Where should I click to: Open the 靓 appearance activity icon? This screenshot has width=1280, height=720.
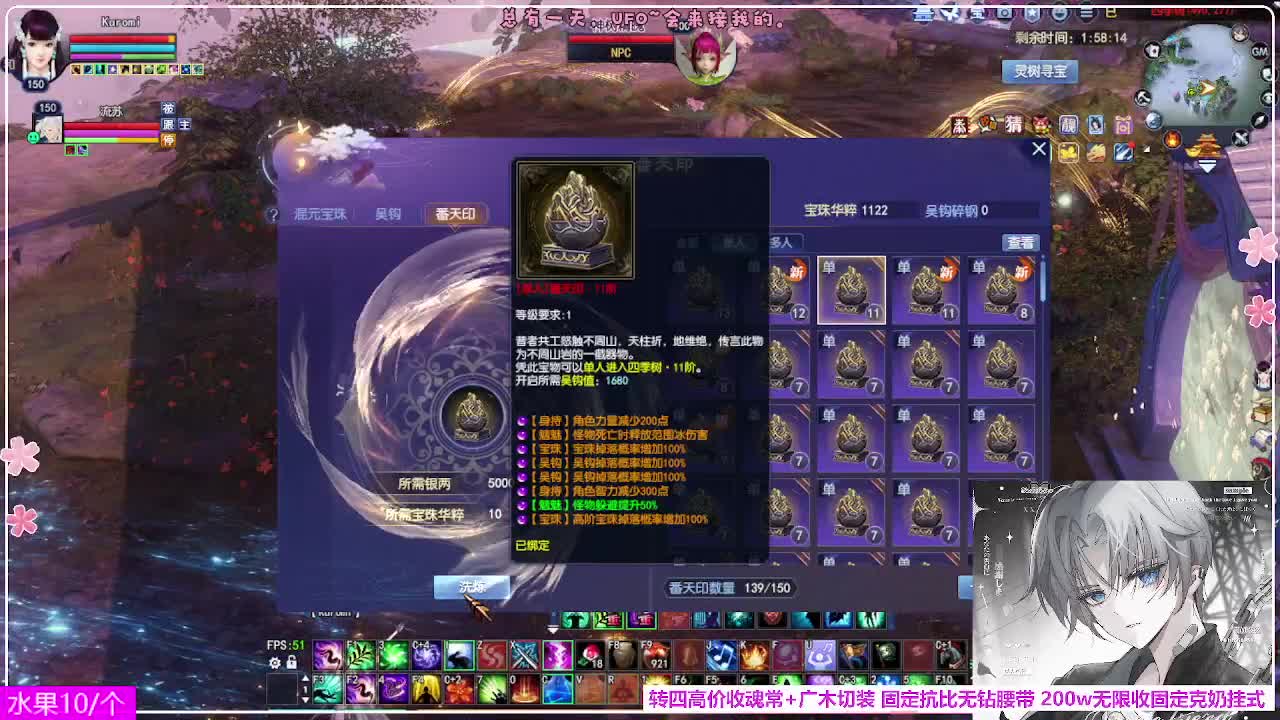[1068, 124]
